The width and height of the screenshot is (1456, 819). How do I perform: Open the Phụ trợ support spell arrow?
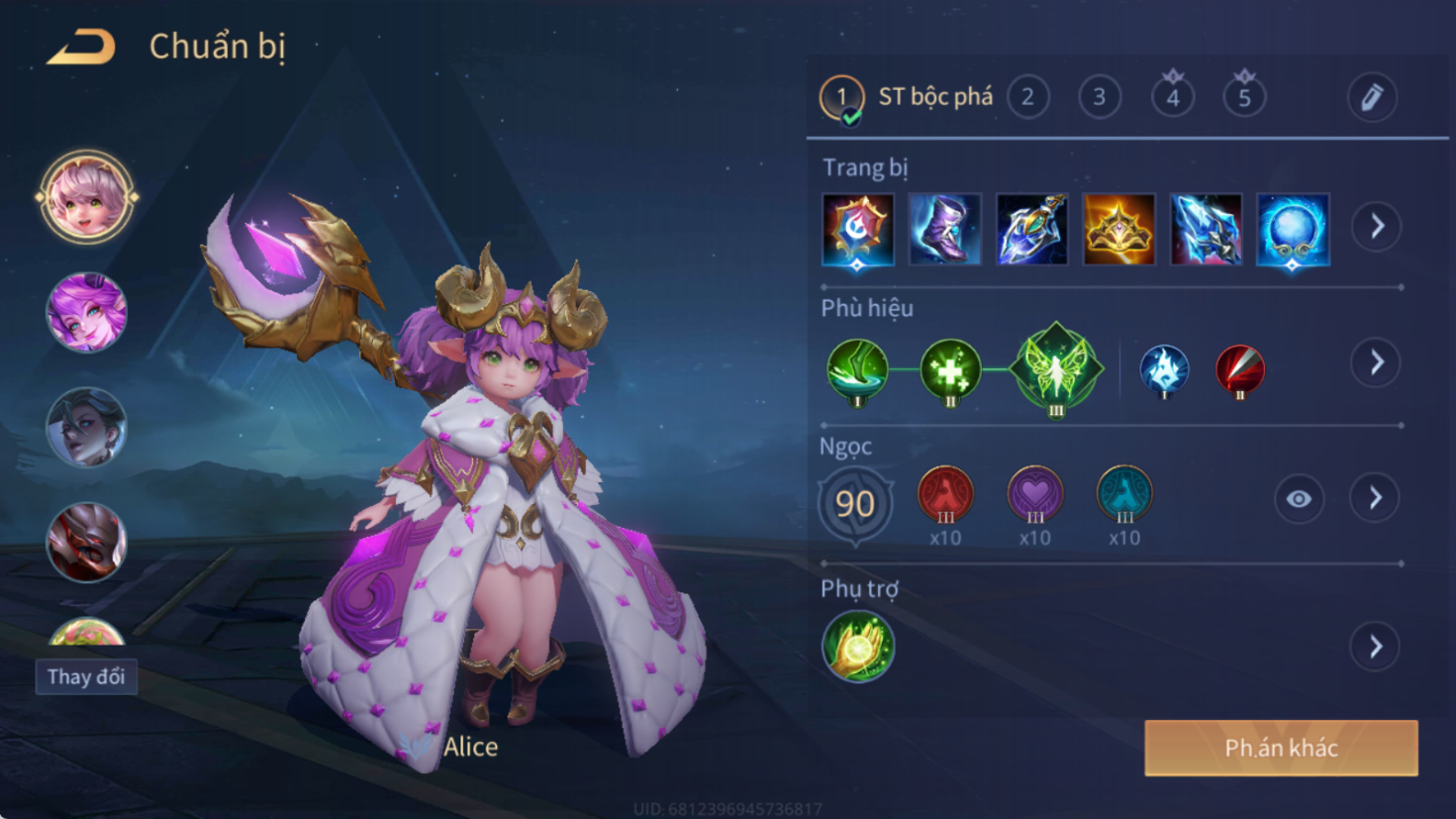1376,648
